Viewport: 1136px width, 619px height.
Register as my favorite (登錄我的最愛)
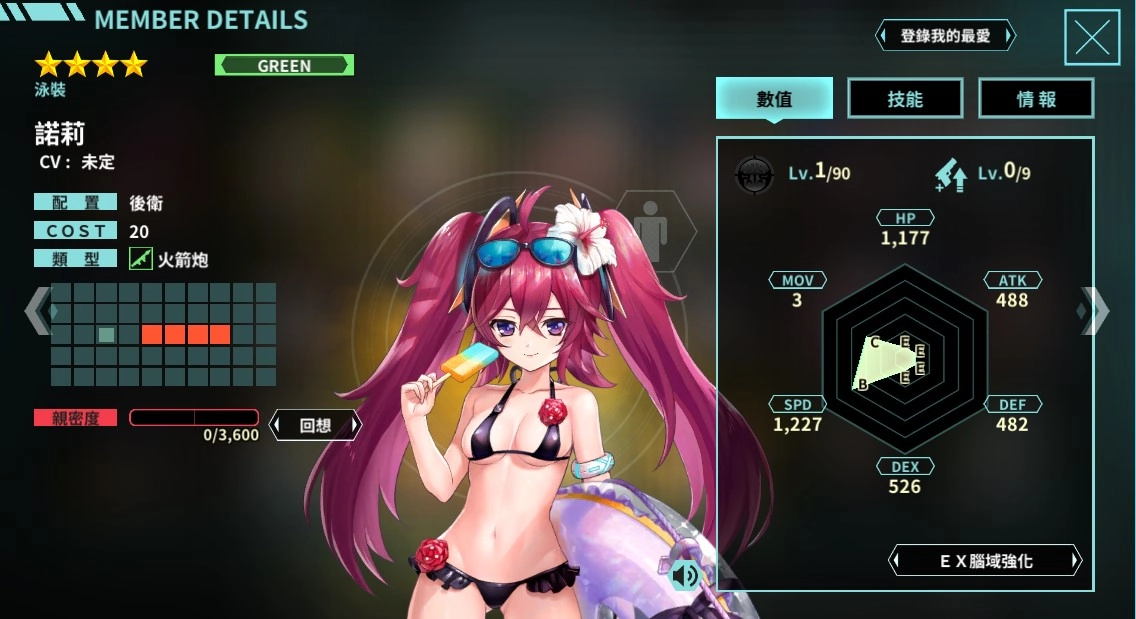[945, 36]
